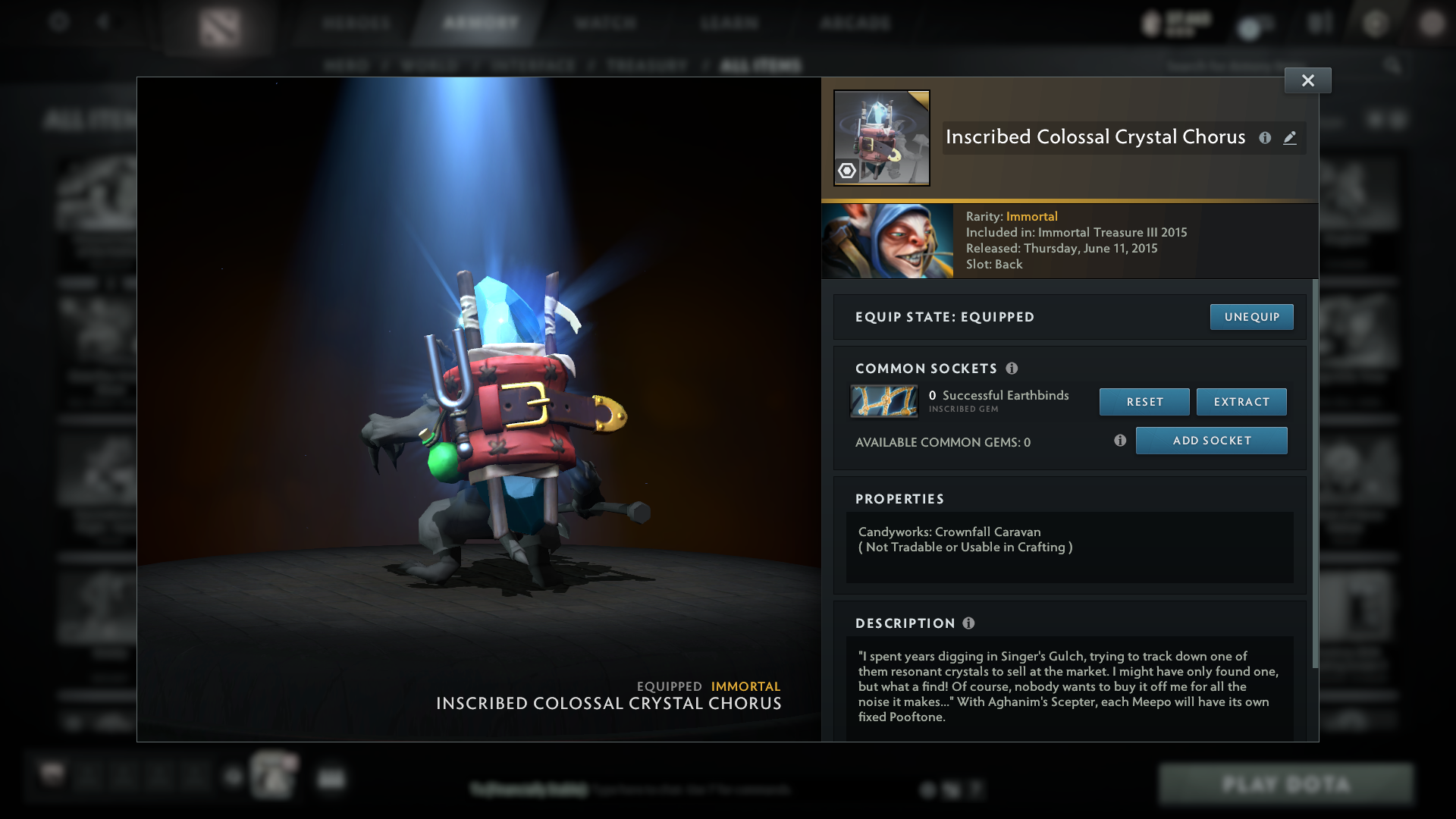1456x819 pixels.
Task: Click the info icon beside the item name
Action: [1265, 138]
